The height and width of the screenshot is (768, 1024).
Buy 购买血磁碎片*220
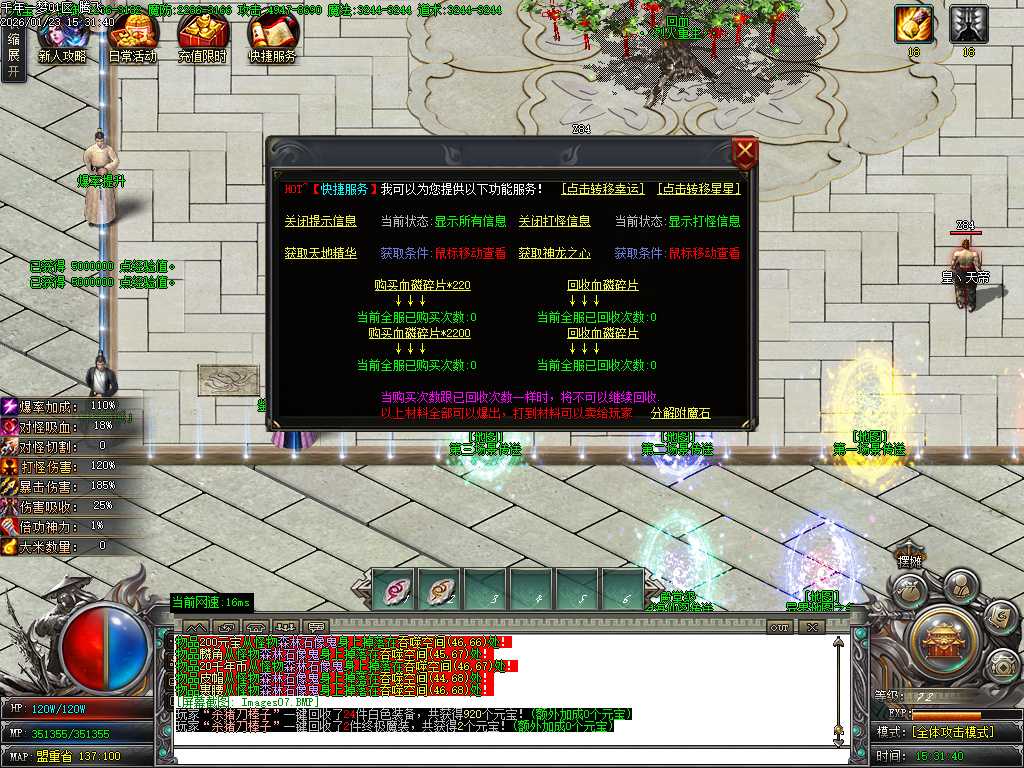[x=422, y=285]
